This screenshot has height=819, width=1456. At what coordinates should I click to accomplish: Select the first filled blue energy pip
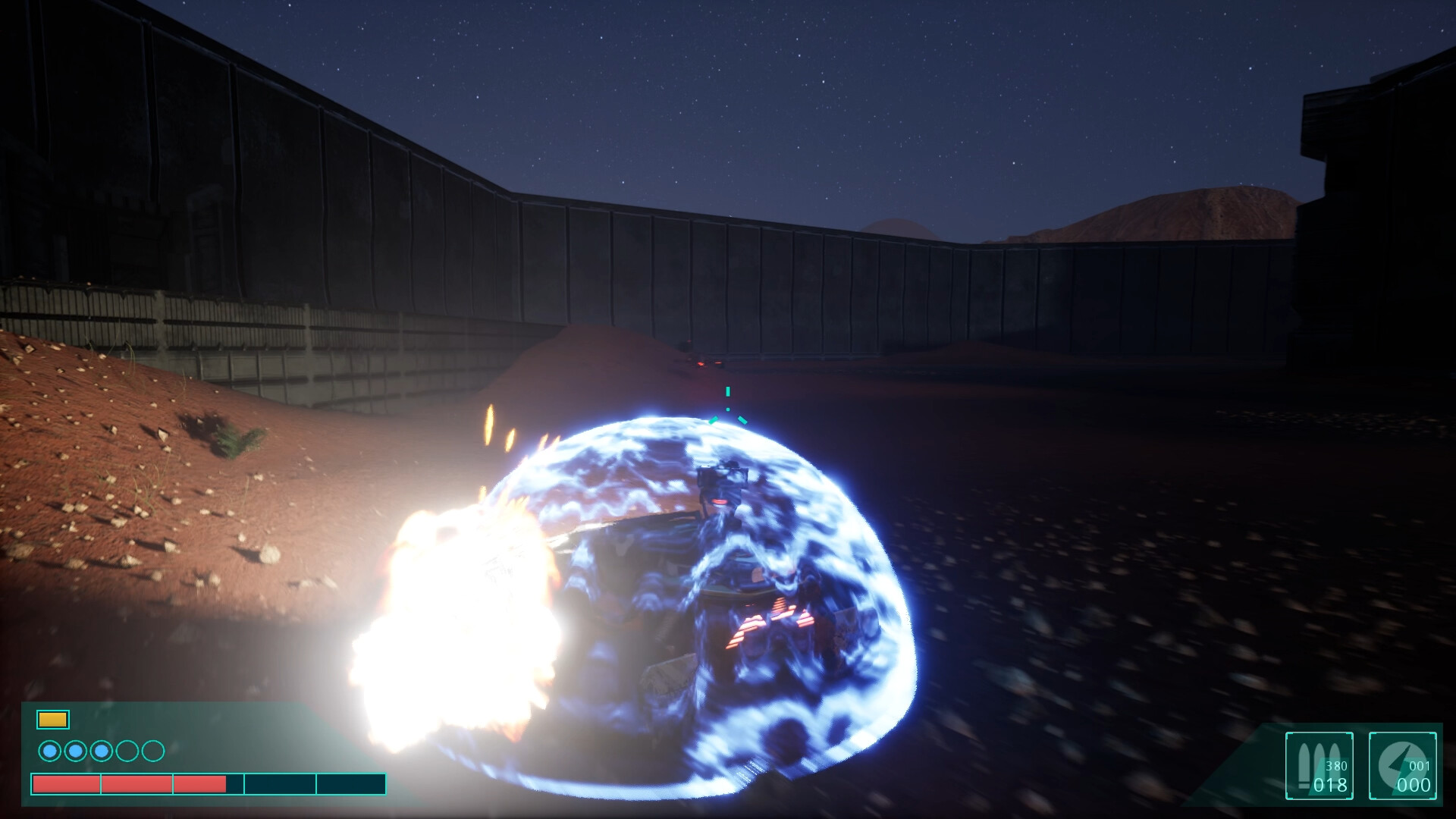click(50, 751)
